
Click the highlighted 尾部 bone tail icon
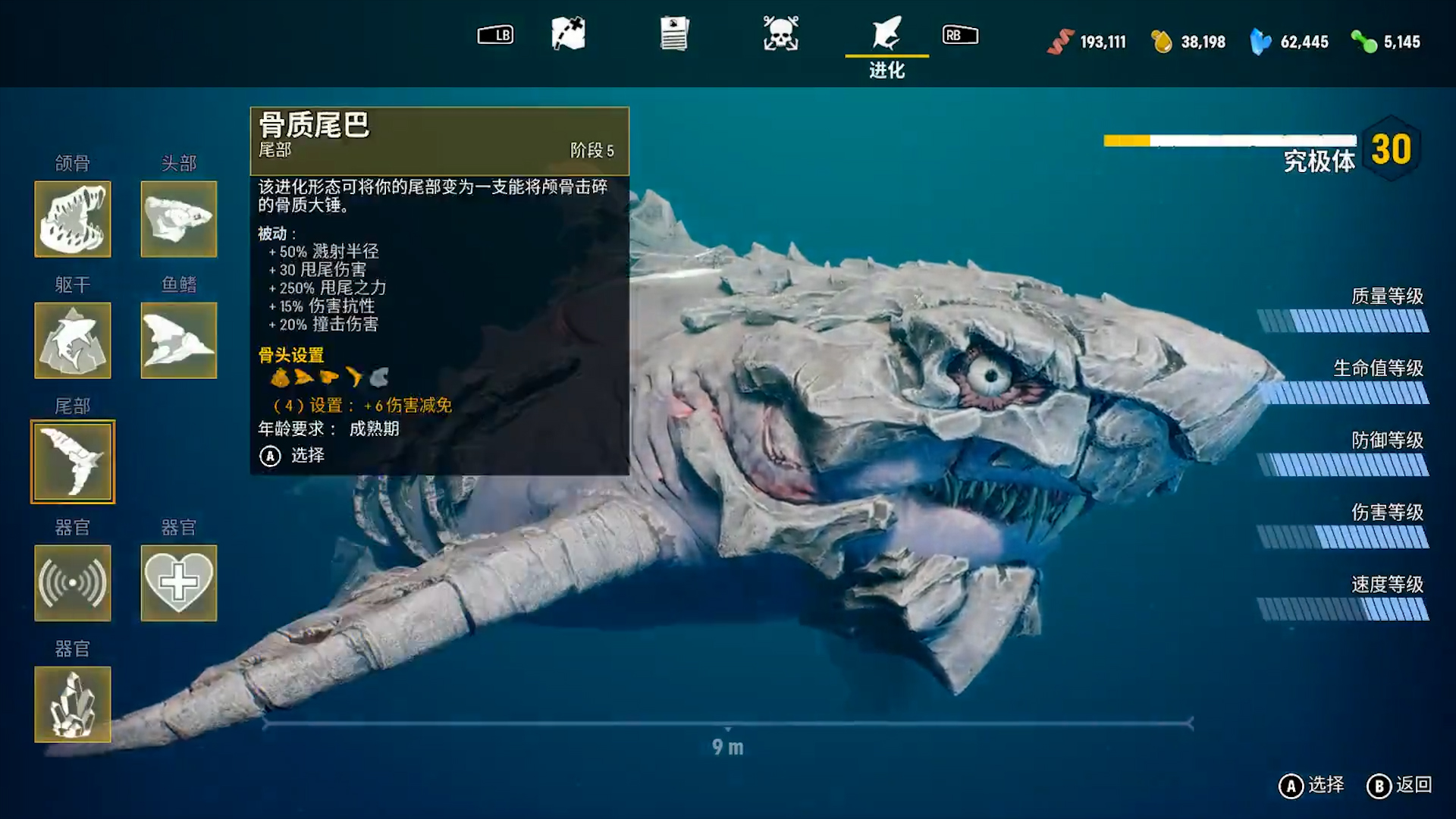click(x=73, y=461)
